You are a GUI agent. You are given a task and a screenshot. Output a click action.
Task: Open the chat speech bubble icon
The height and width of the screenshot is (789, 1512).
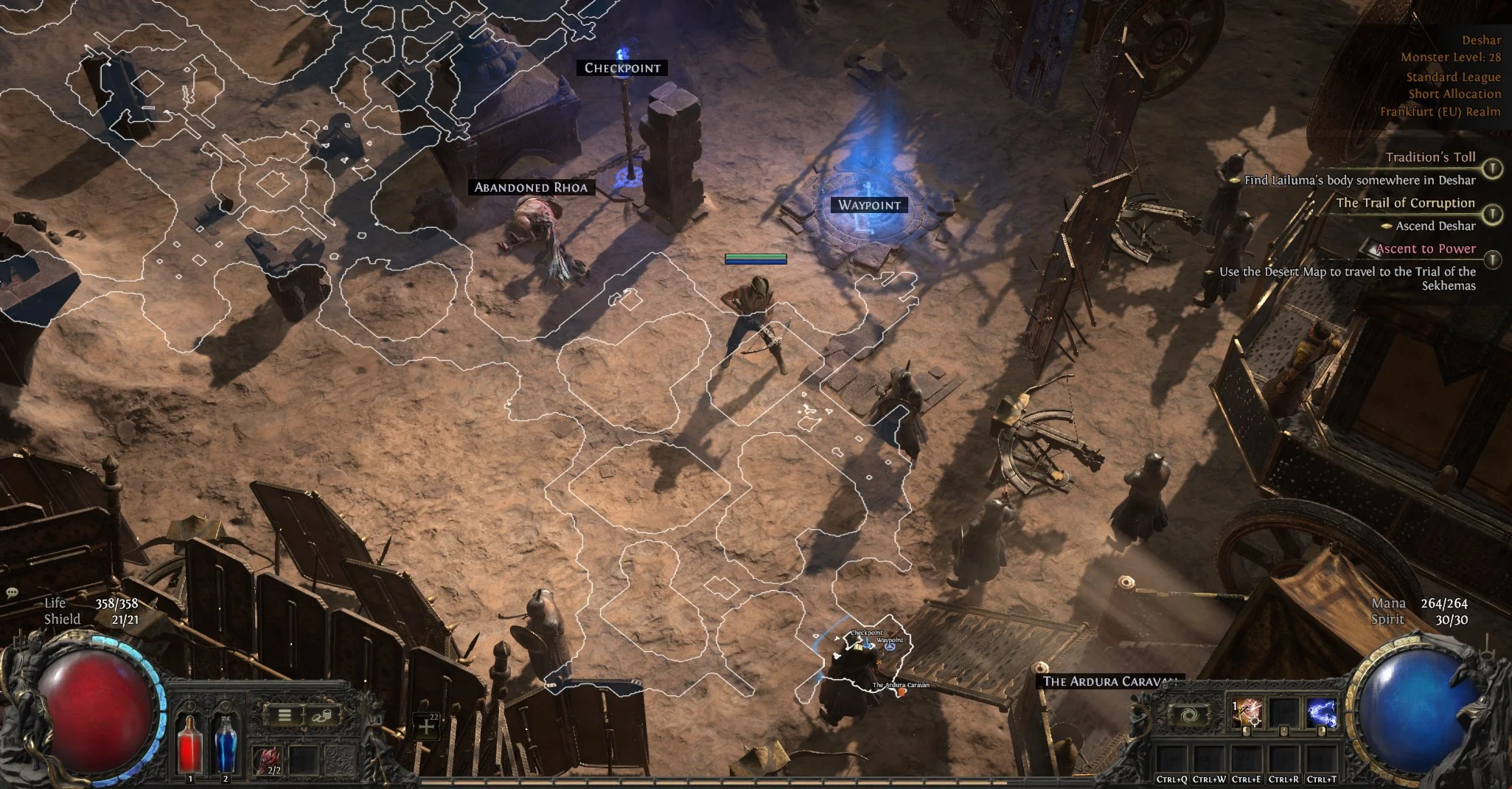pos(13,594)
